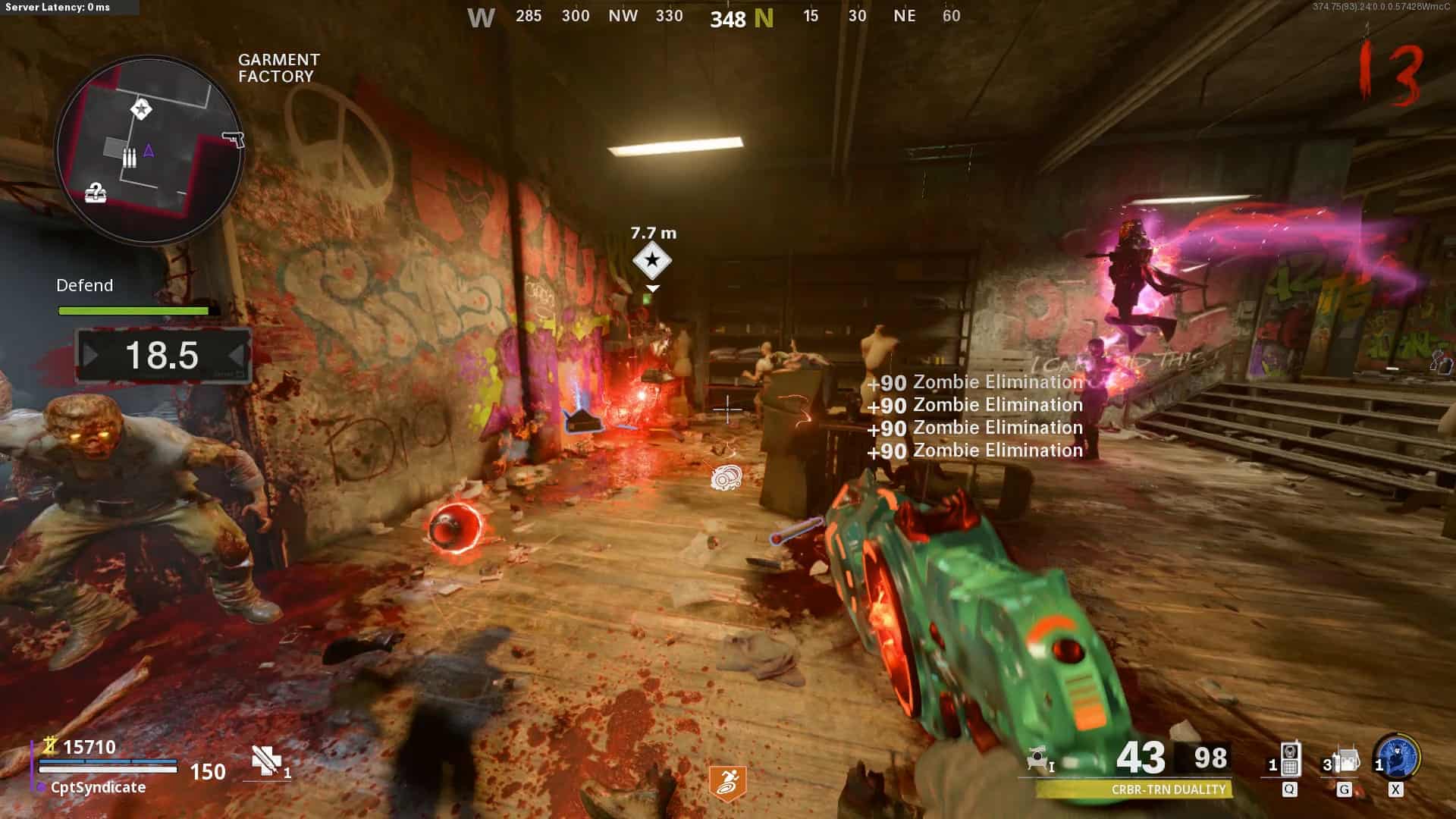Click the sentry turret support icon

[1039, 759]
